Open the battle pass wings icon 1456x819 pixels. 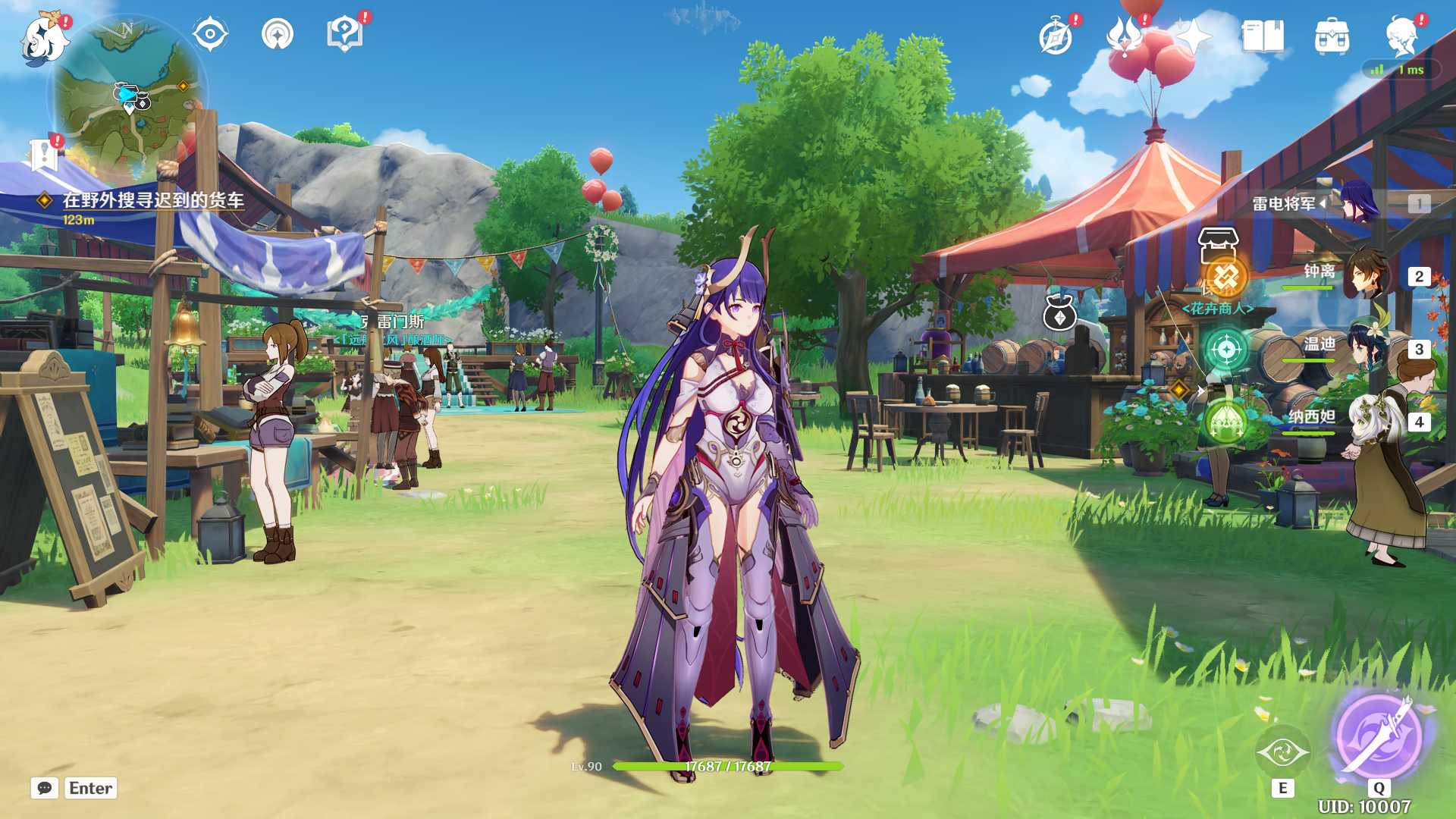pos(1125,36)
